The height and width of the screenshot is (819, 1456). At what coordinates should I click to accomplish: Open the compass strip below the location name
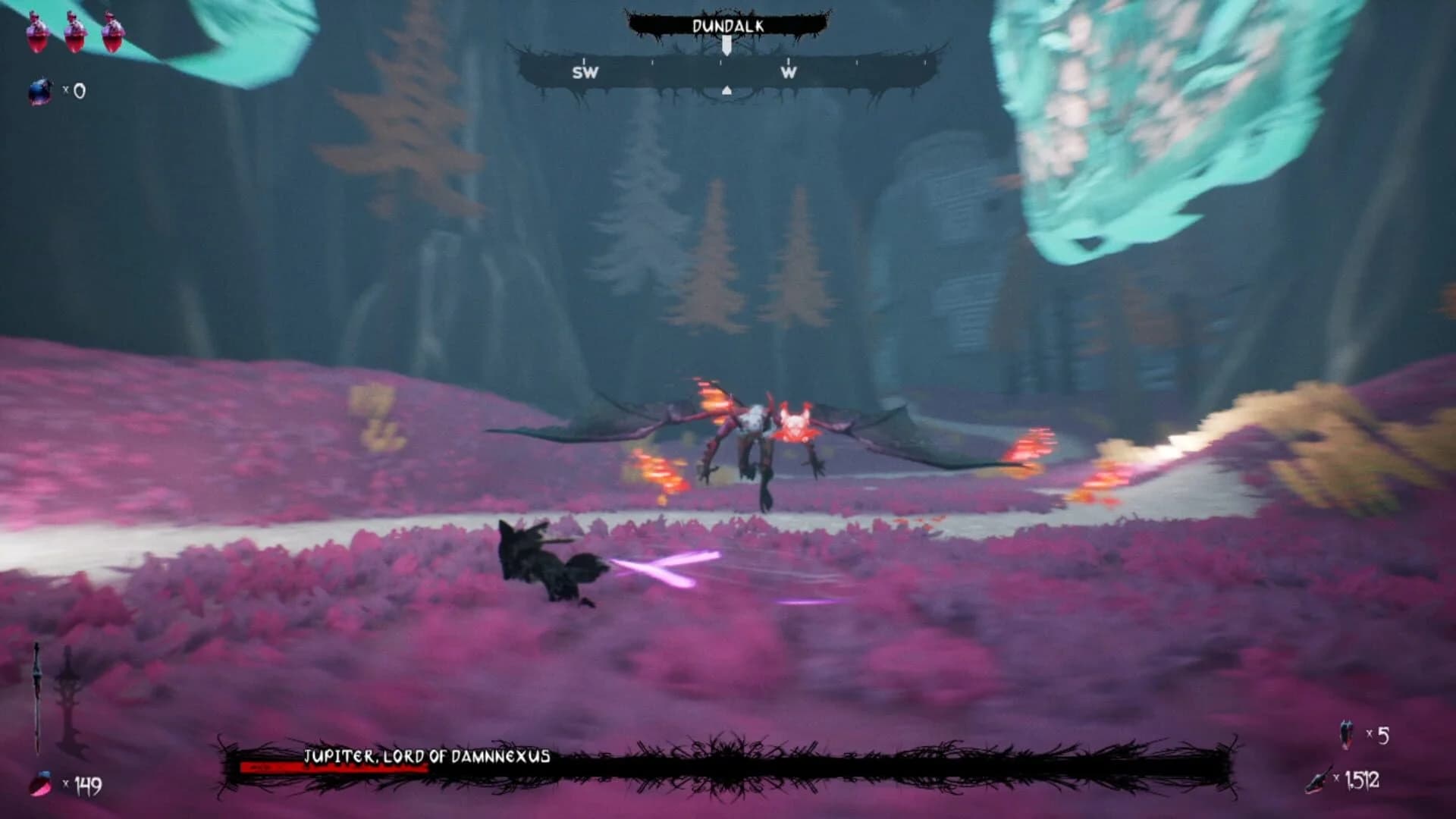tap(726, 74)
